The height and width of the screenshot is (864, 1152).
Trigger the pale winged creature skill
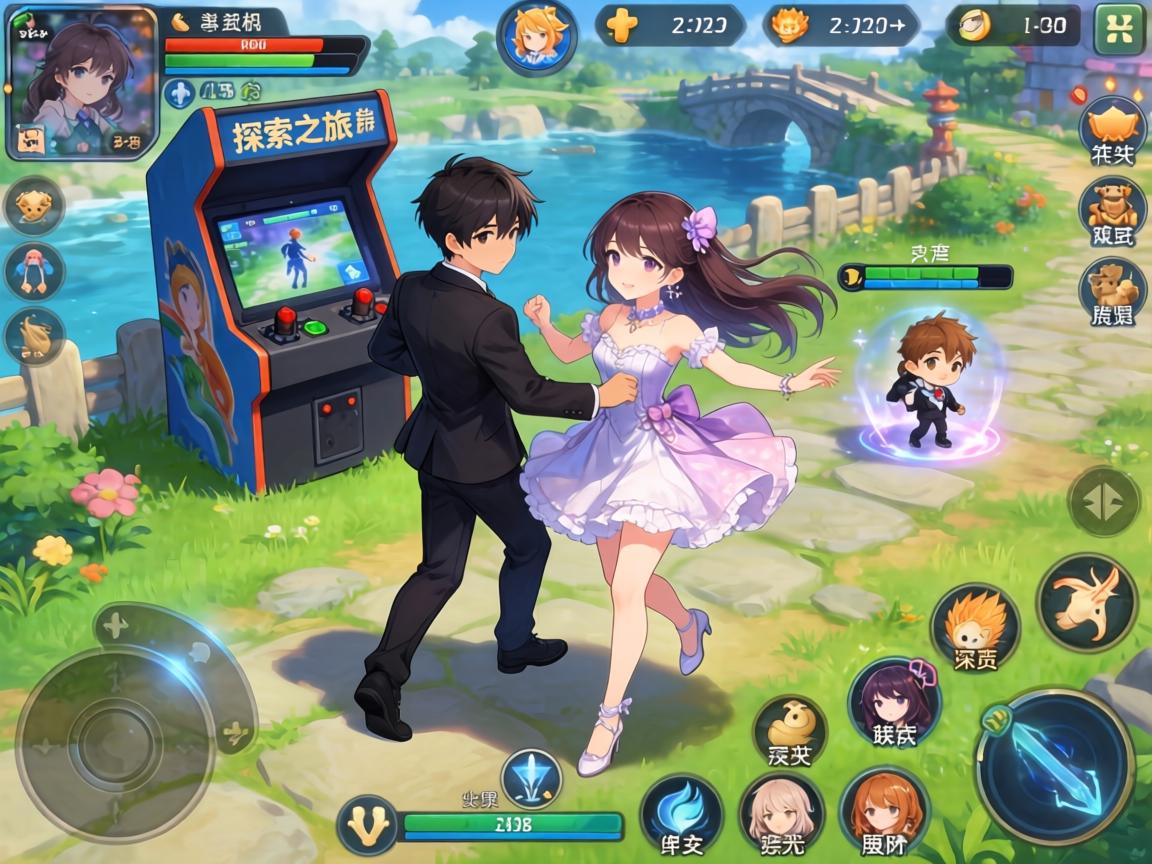coord(1086,602)
